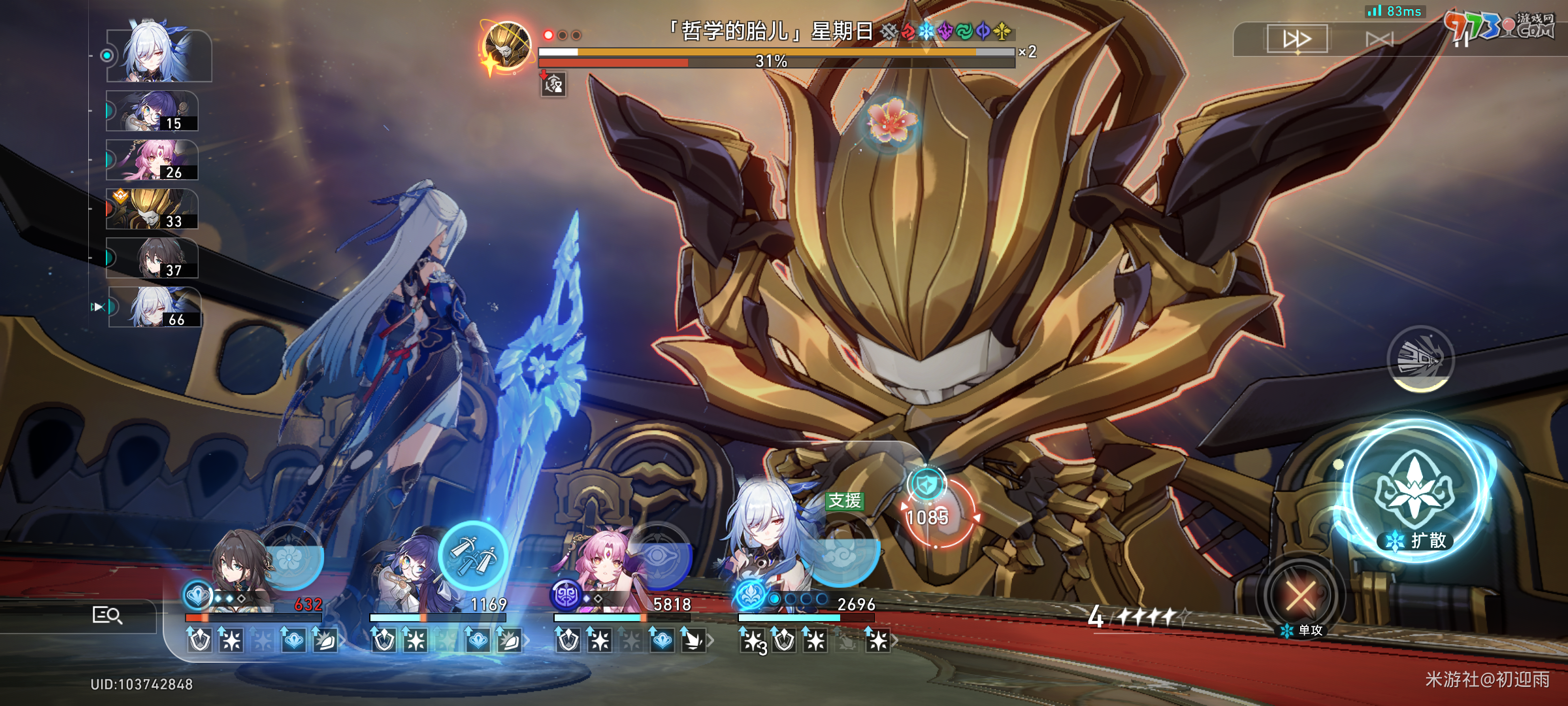Open the boss target portrait icon
This screenshot has height=706, width=1568.
click(x=507, y=46)
